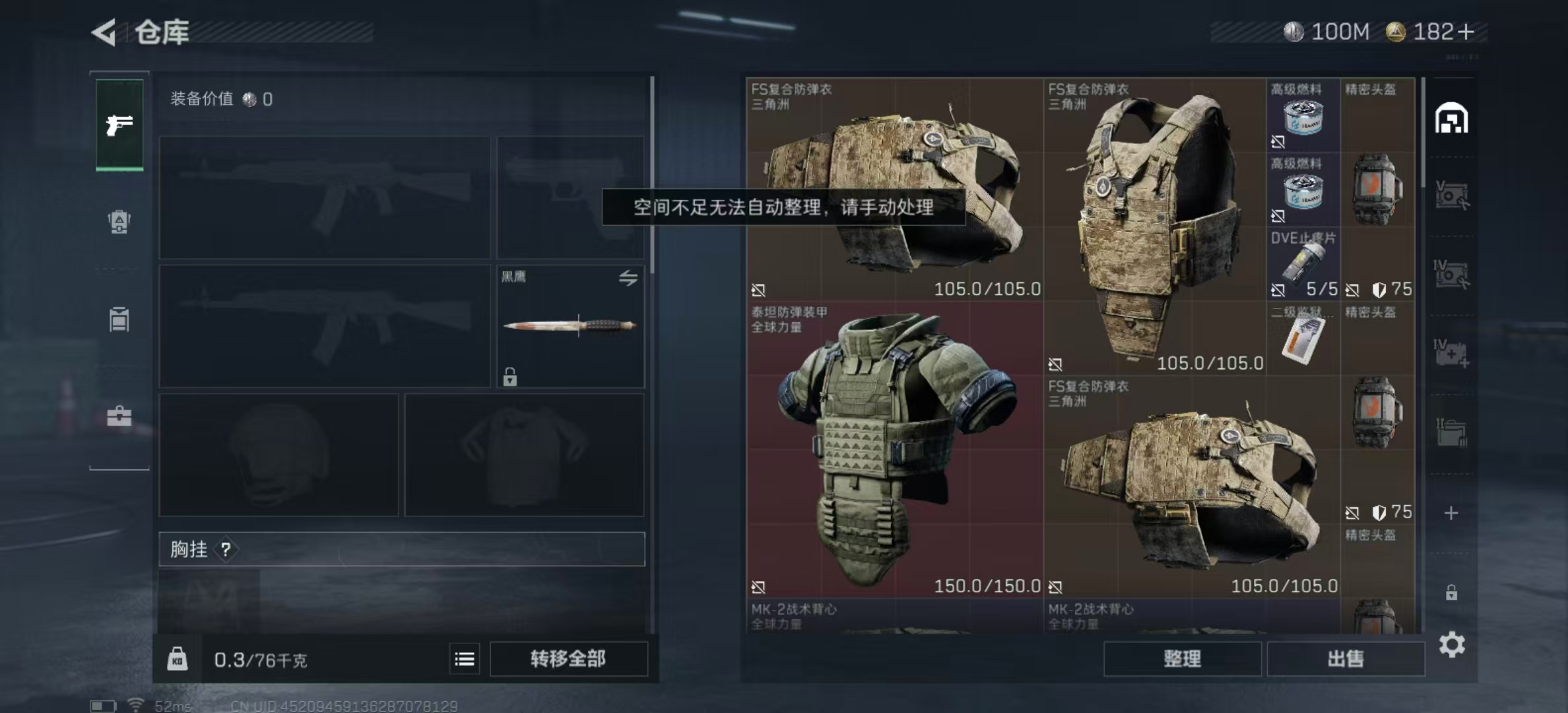The width and height of the screenshot is (1568, 713).
Task: Toggle the list view icon beside 转移全部
Action: [x=465, y=659]
